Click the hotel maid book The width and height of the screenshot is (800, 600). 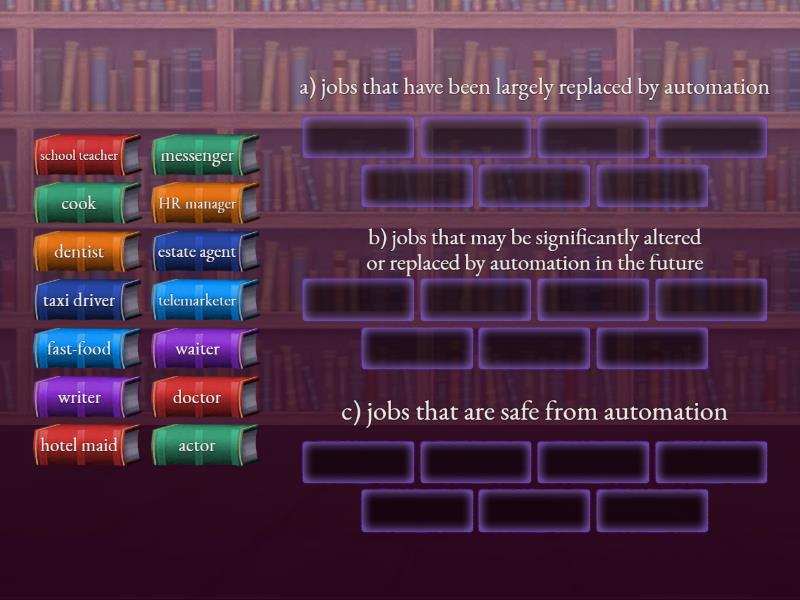click(x=80, y=445)
